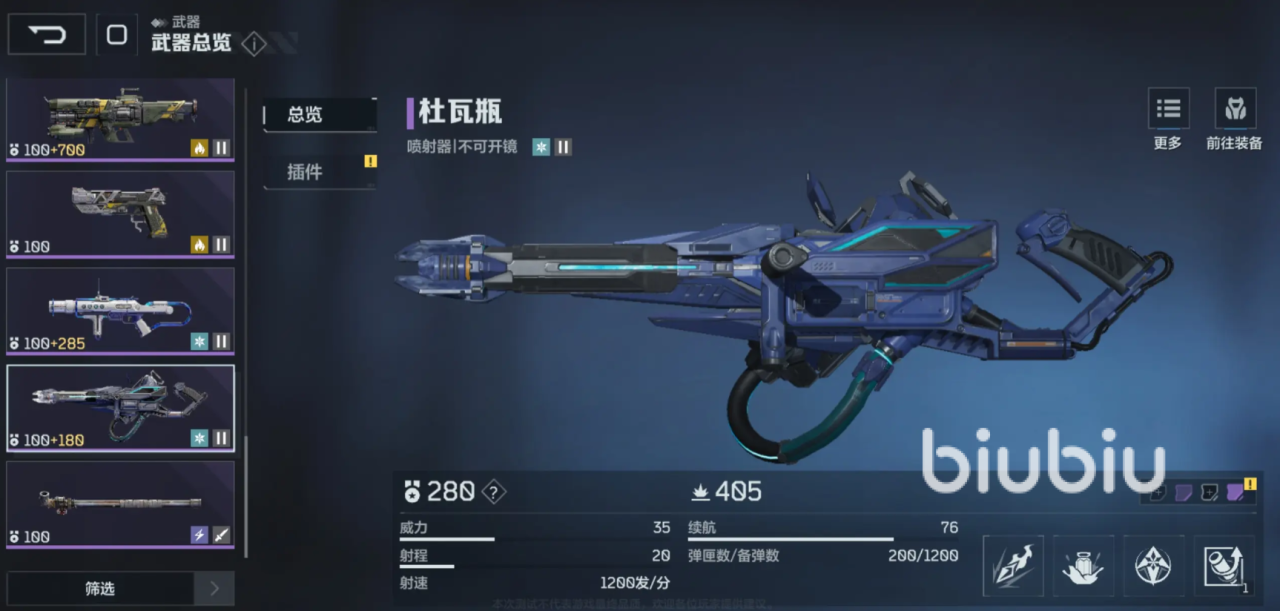Select the white-blue launcher rated 100+285

click(120, 310)
